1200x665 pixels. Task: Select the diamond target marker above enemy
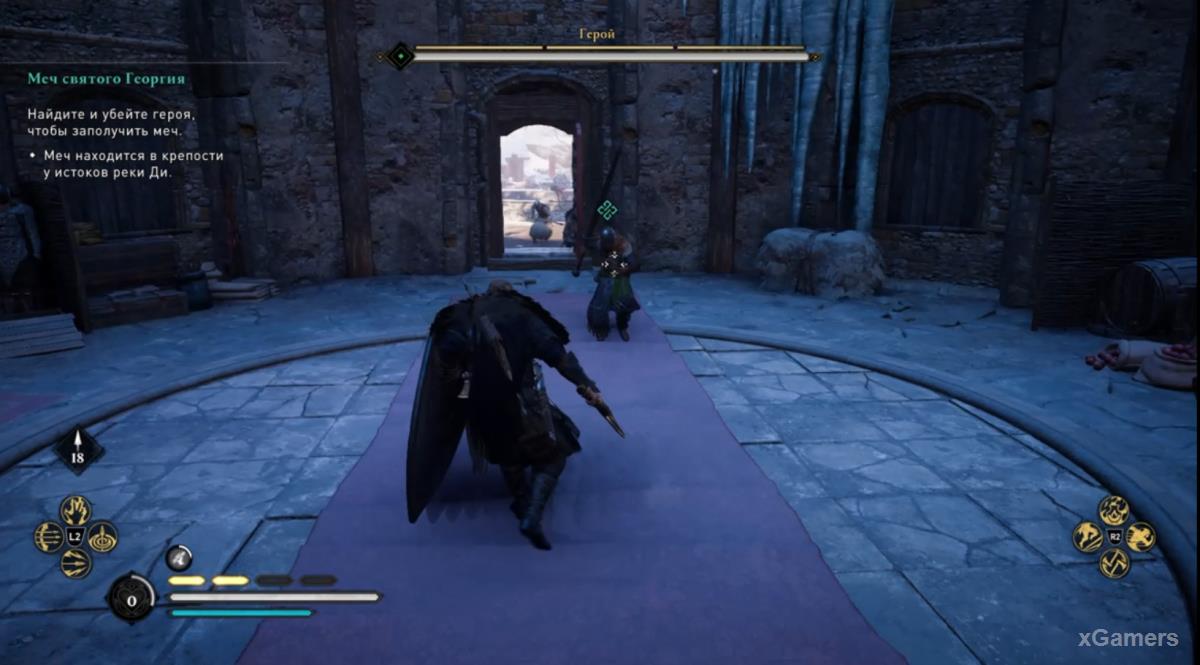point(606,209)
